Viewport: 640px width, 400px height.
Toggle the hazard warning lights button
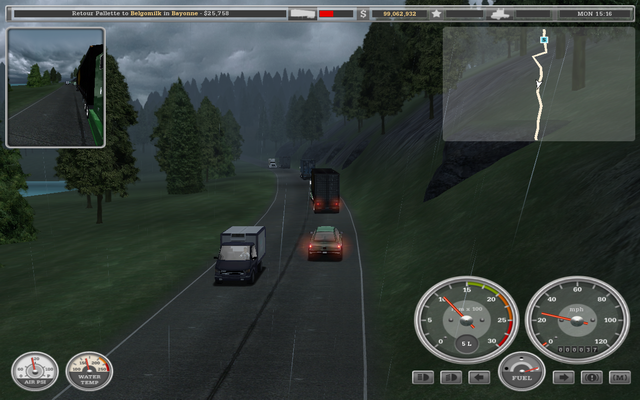click(x=591, y=378)
